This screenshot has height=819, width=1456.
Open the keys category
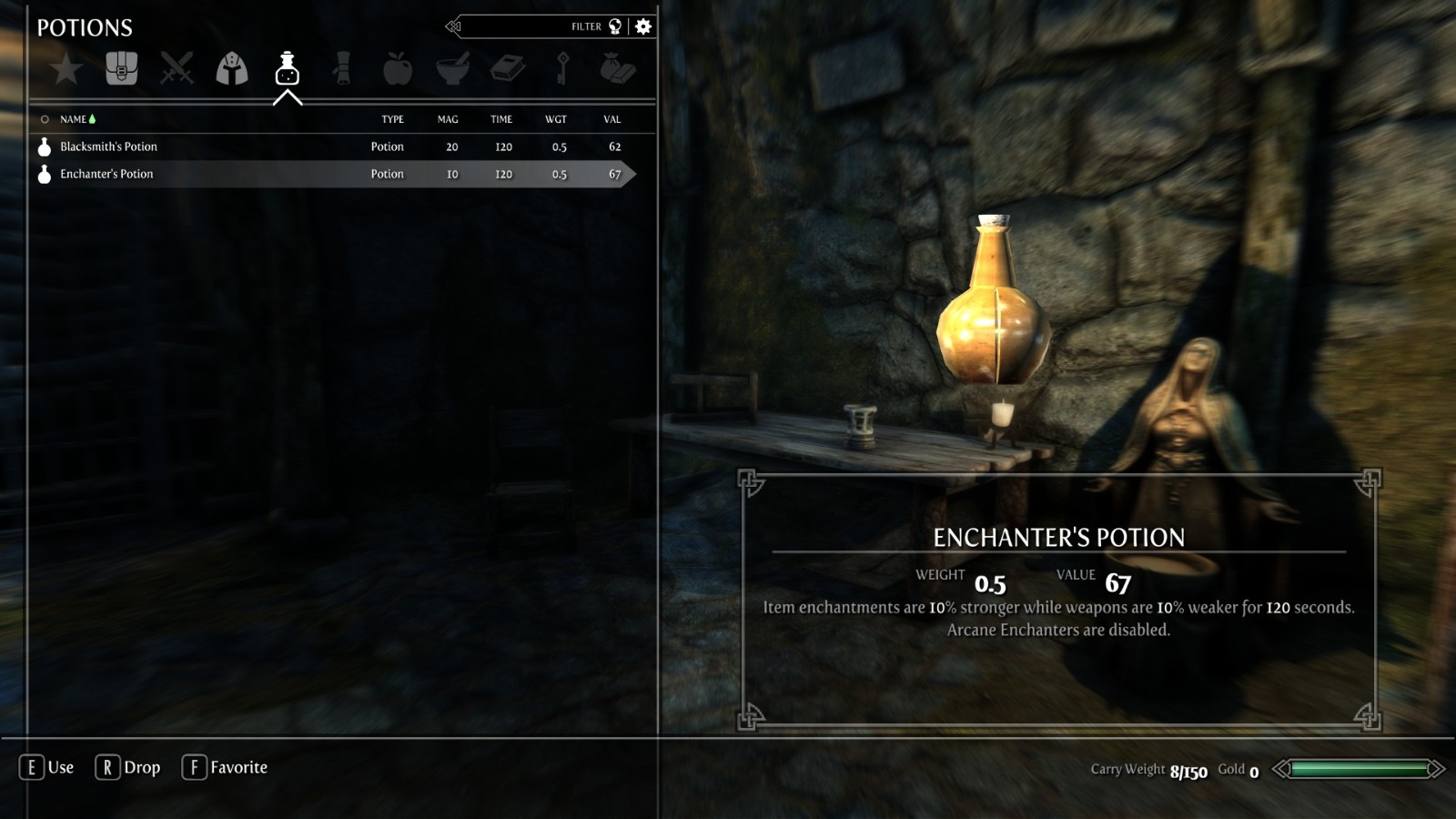click(x=562, y=68)
